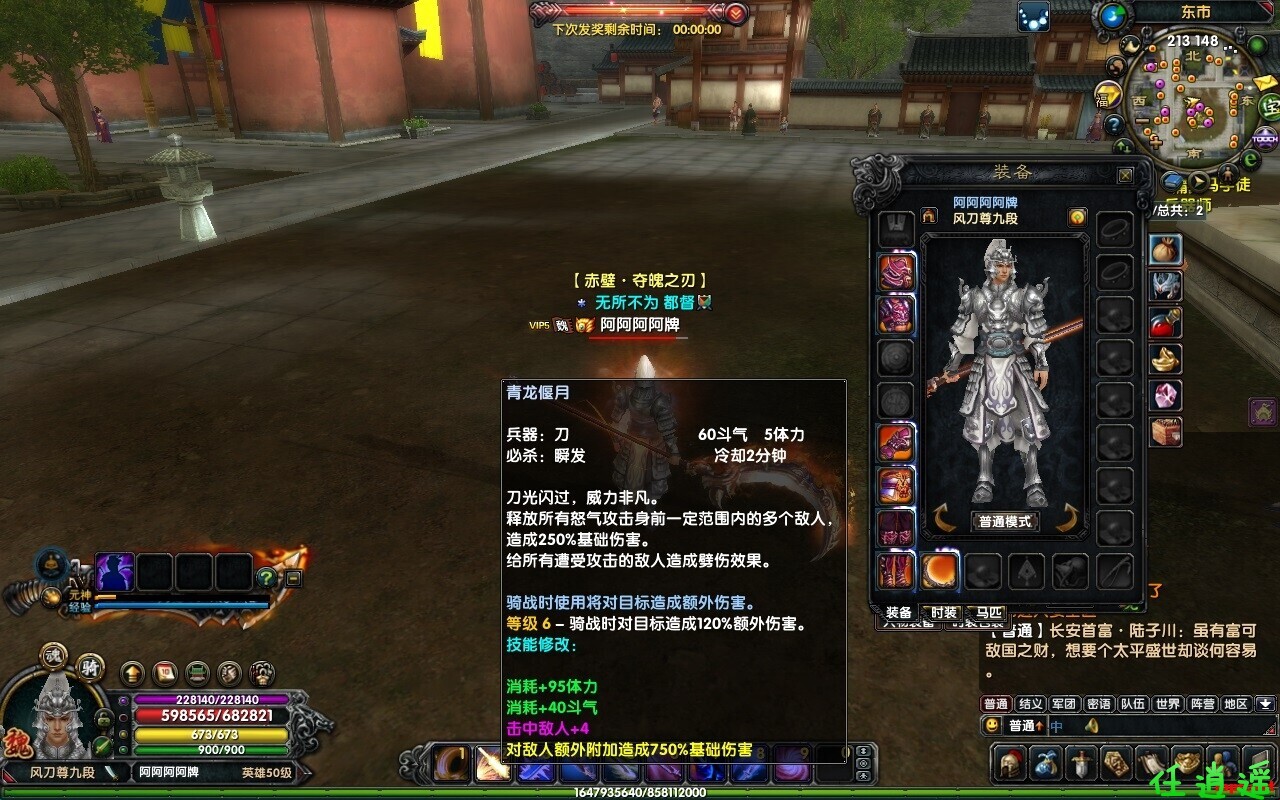Switch chat to the 军团 channel
The image size is (1280, 800).
(1064, 704)
